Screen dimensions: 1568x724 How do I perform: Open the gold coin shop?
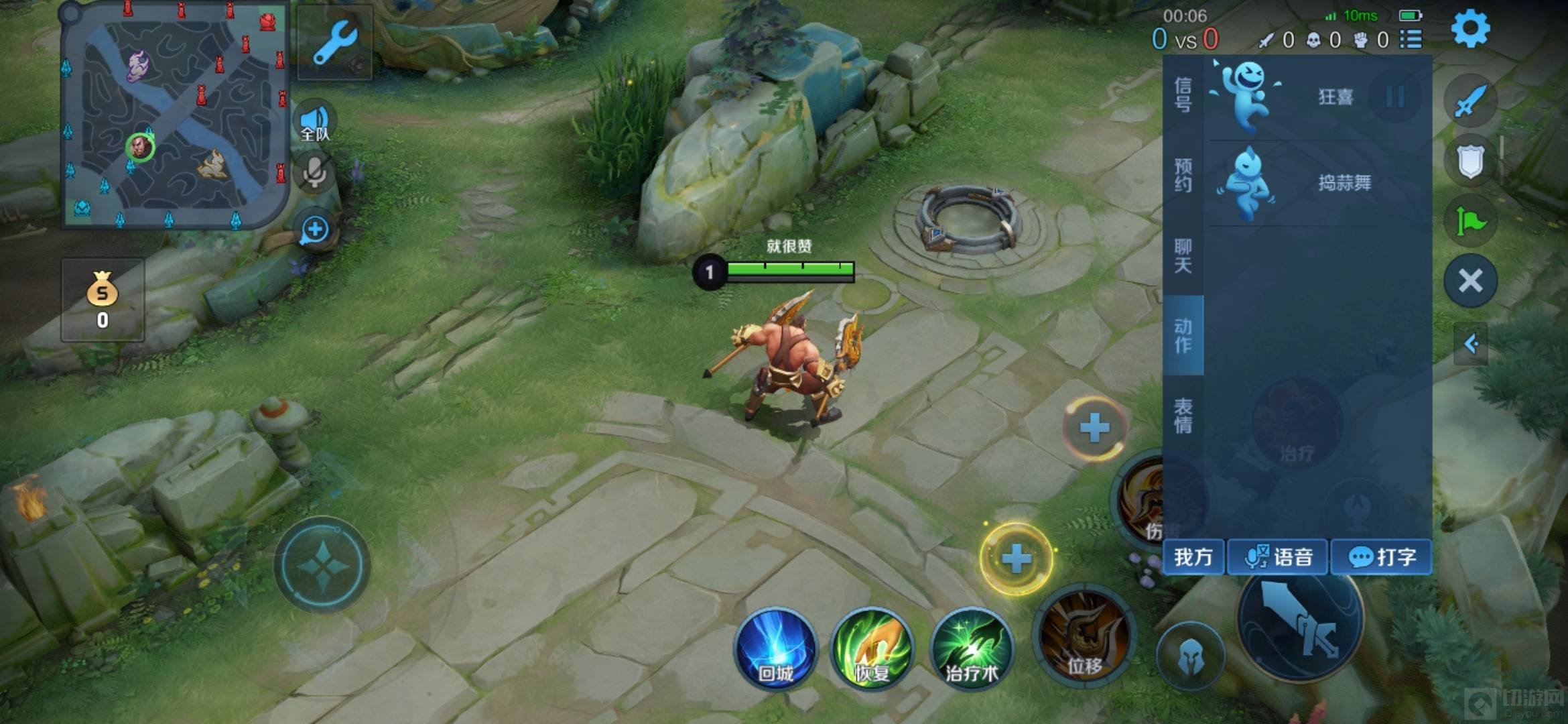point(103,300)
